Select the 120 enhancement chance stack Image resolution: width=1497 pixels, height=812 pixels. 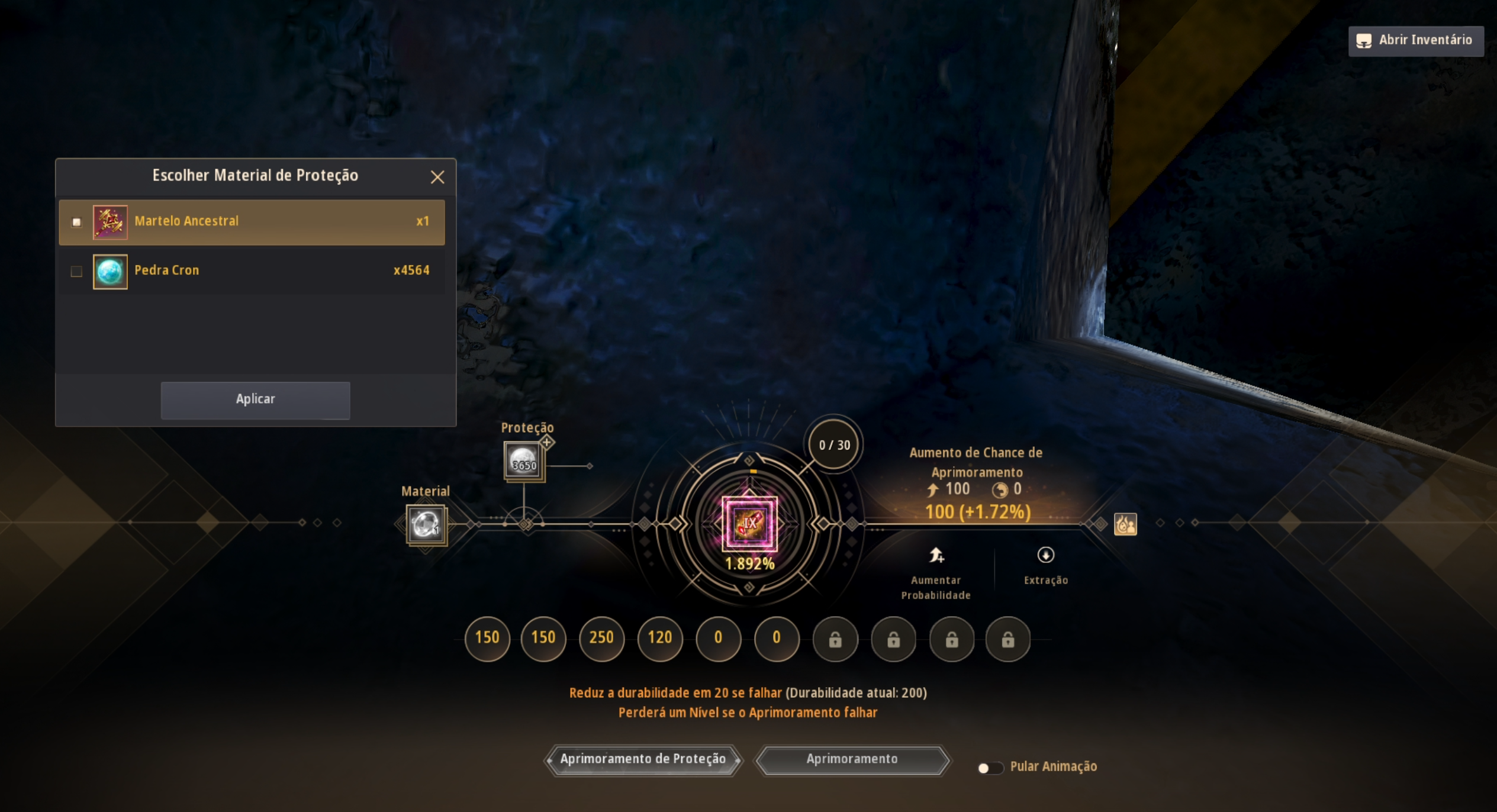click(x=659, y=638)
